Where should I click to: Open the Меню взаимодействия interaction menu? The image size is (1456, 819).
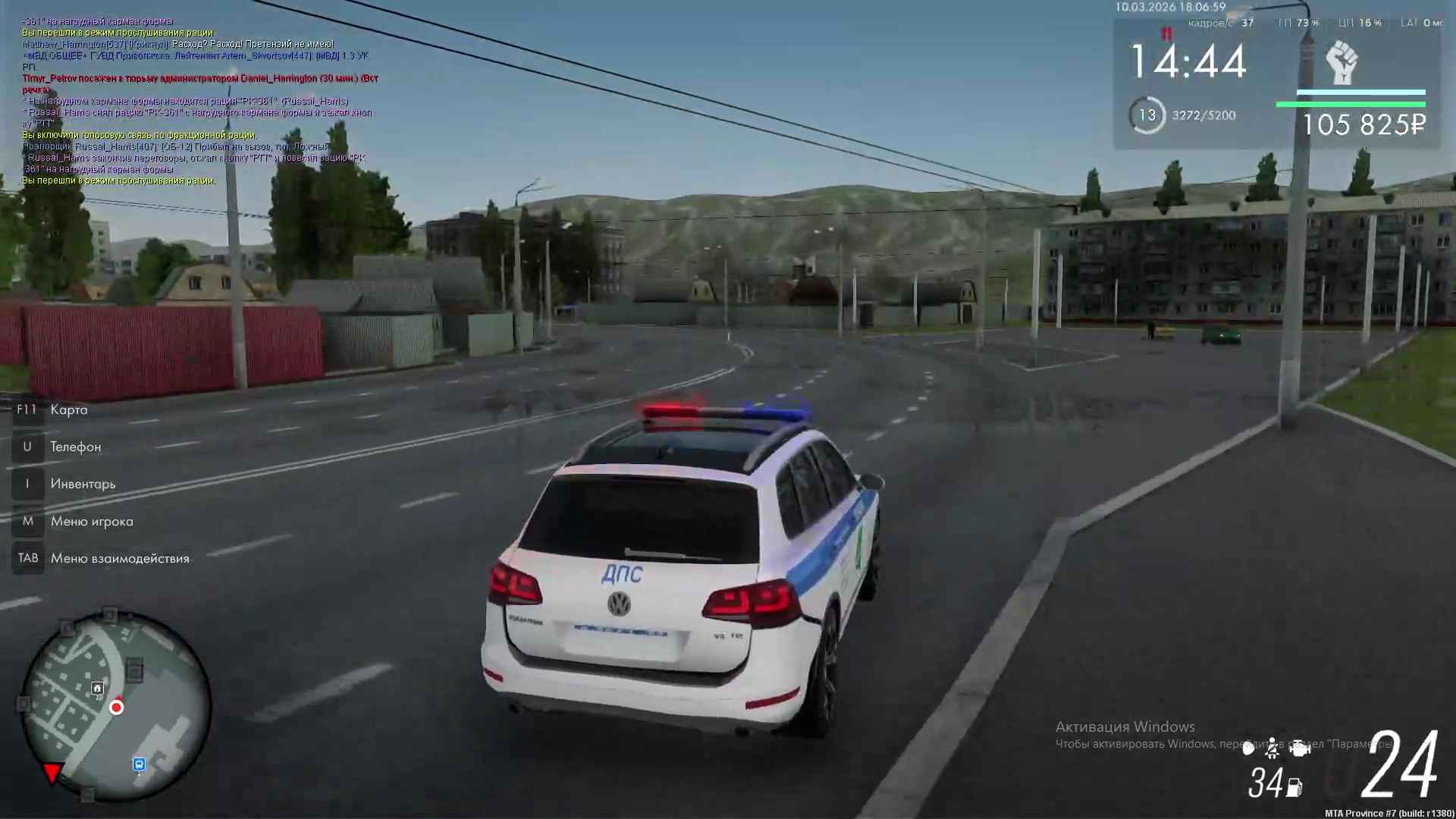tap(119, 558)
